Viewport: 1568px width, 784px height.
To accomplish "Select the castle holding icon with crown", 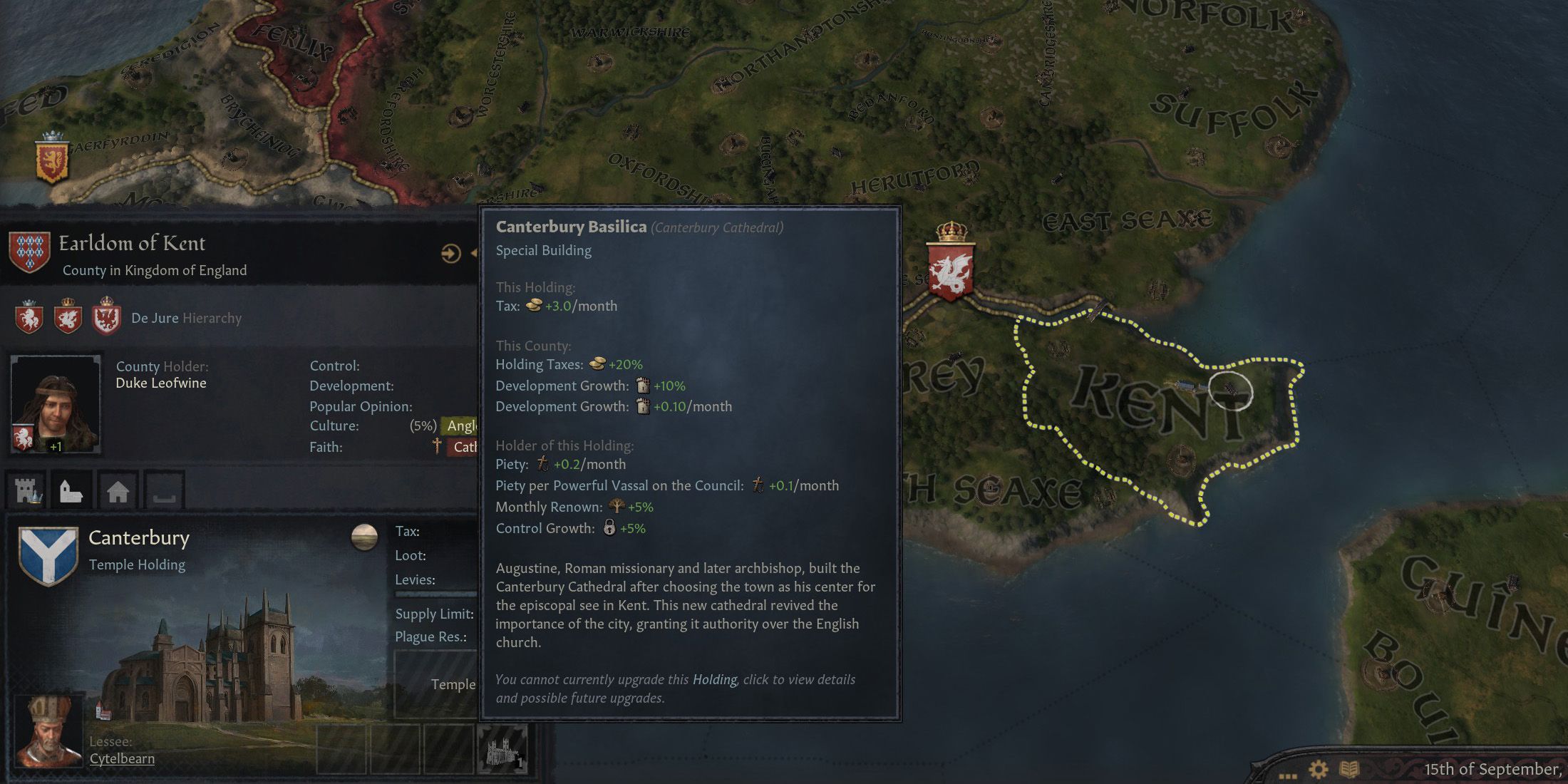I will pos(28,490).
